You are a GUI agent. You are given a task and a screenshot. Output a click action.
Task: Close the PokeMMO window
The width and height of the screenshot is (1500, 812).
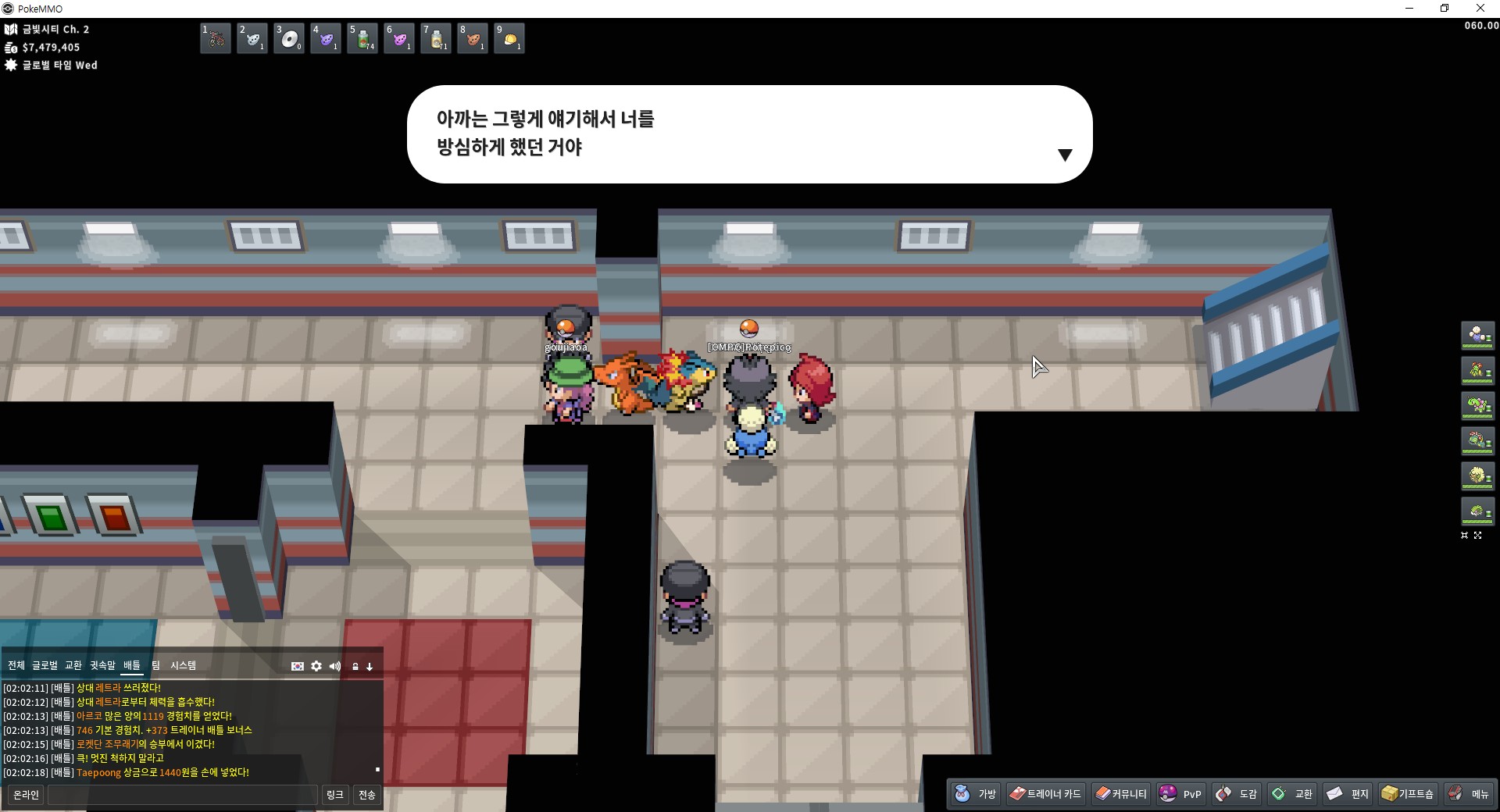tap(1480, 9)
